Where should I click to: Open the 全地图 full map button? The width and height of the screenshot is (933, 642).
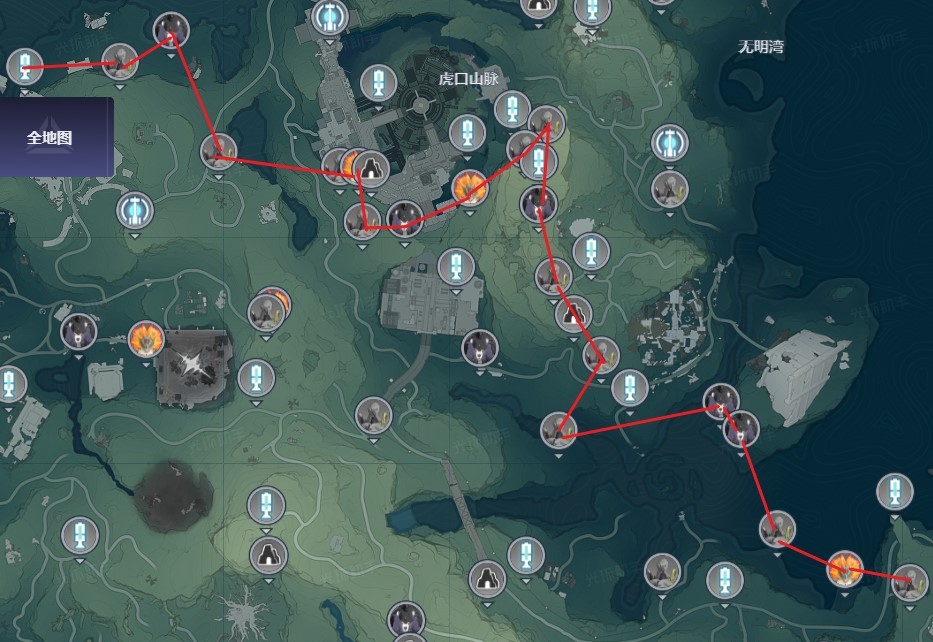point(50,138)
